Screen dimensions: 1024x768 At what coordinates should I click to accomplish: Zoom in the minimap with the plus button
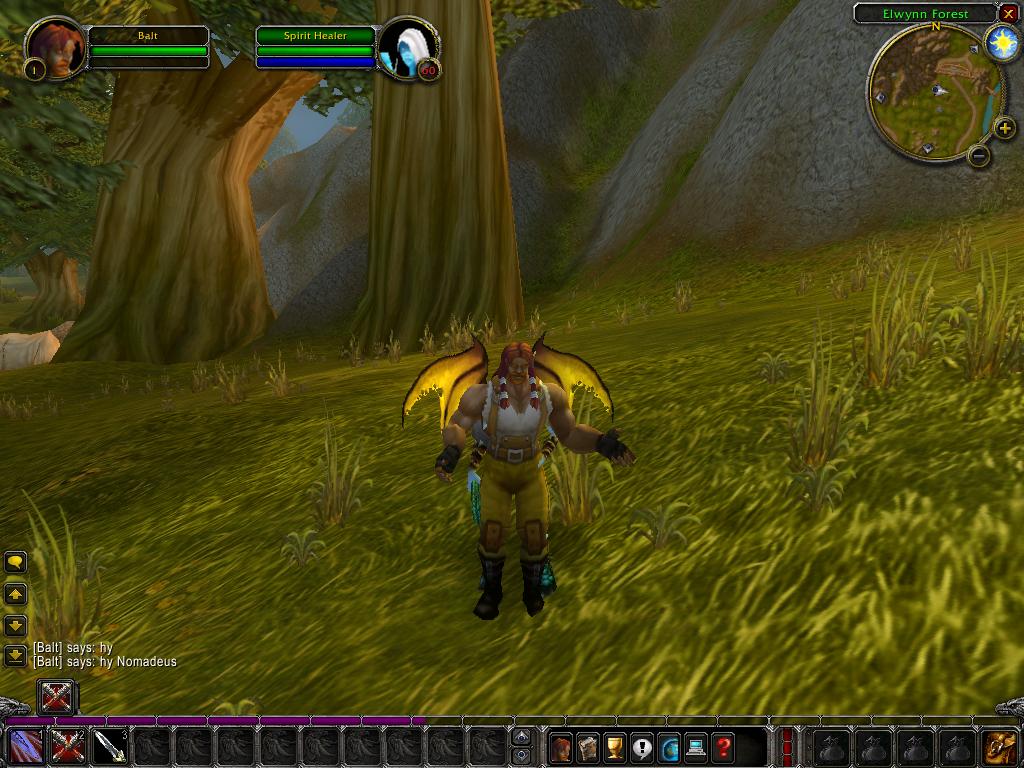(1004, 128)
